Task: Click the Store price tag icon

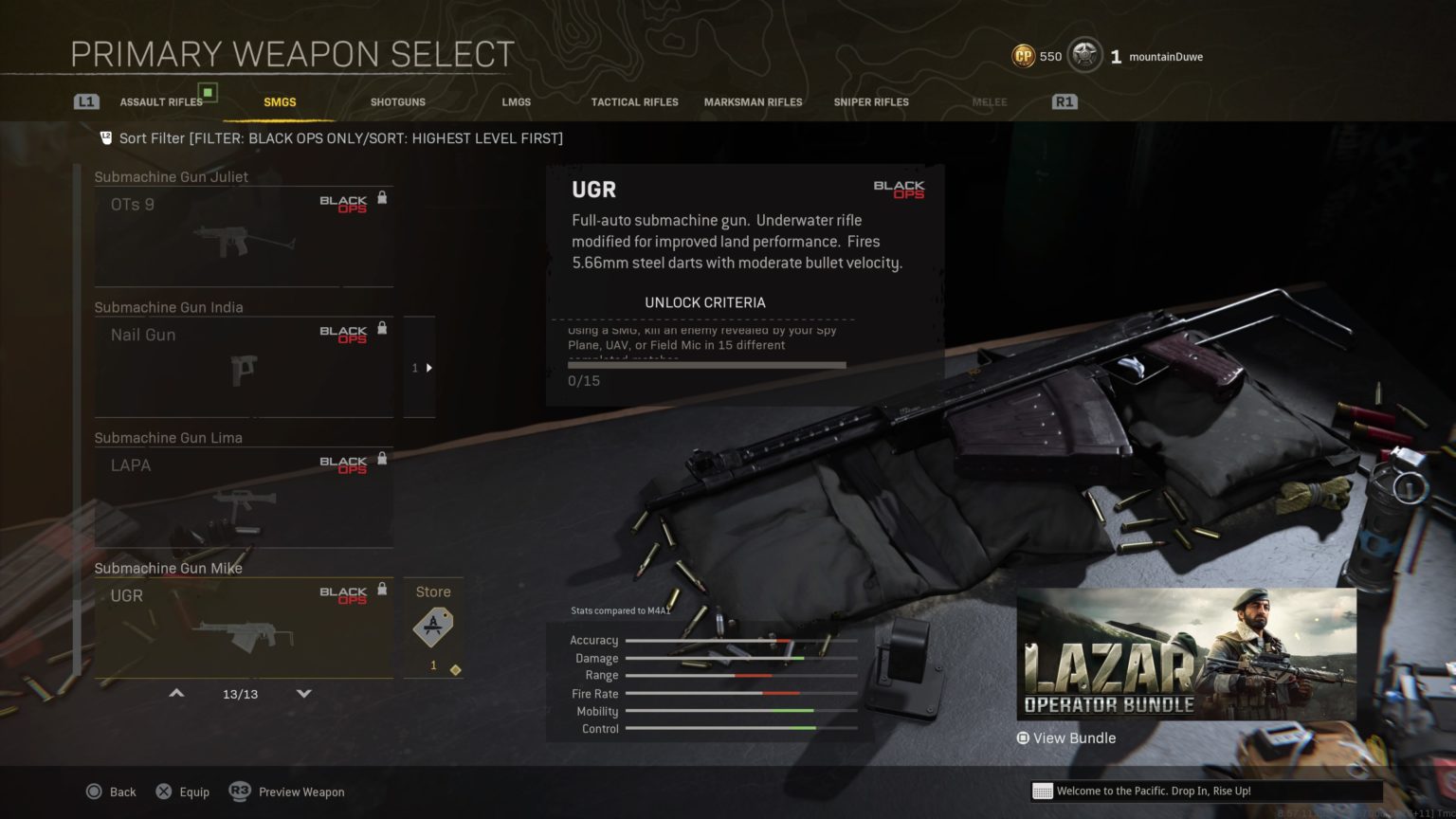Action: (x=433, y=628)
